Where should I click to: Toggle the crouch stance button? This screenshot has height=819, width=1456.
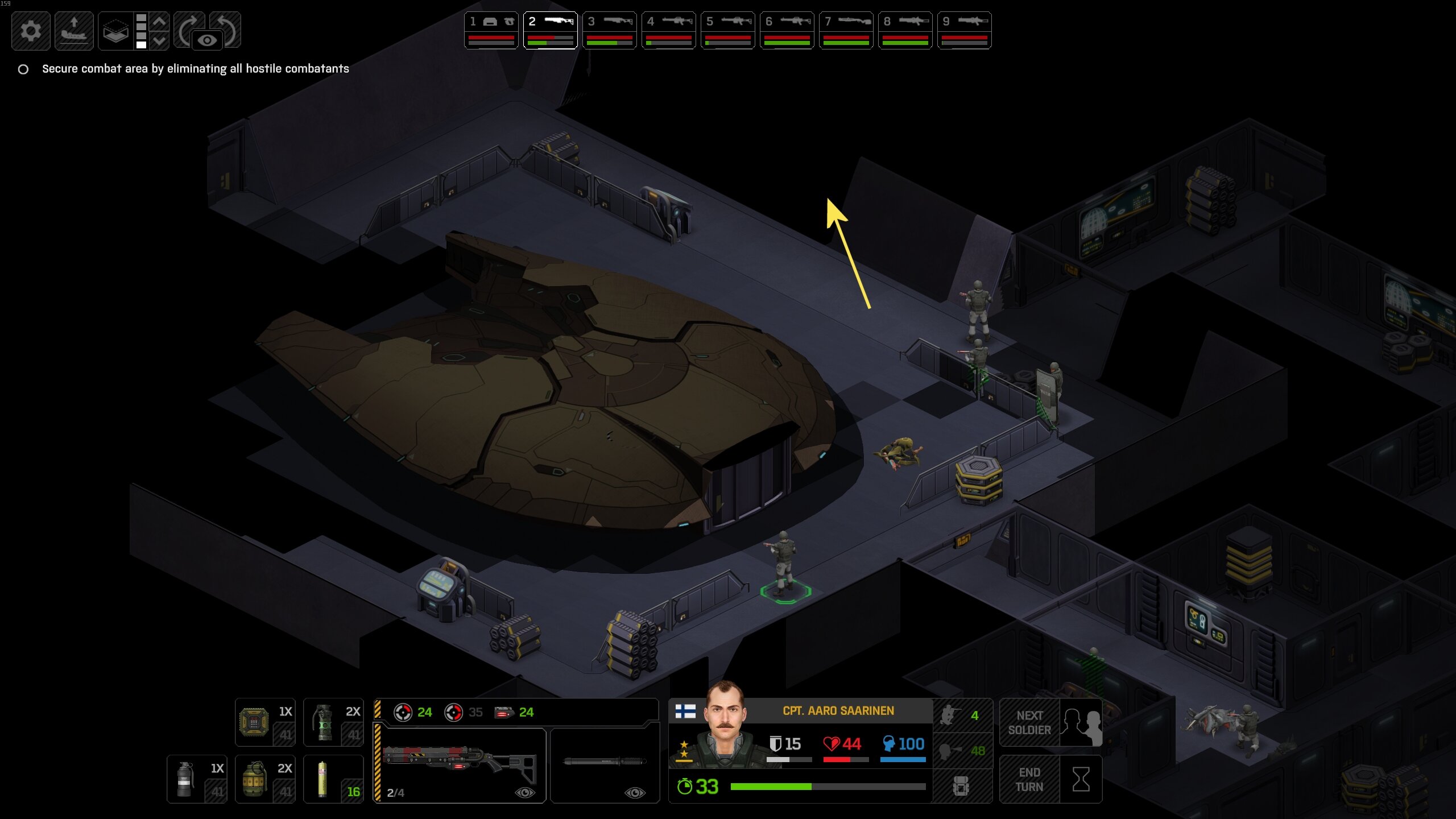coord(962,715)
